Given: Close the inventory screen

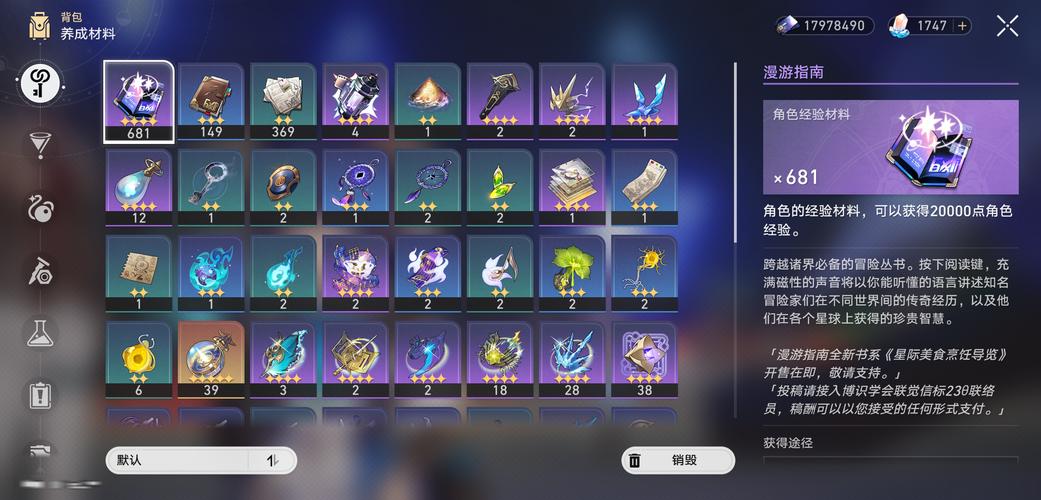Looking at the screenshot, I should tap(1007, 26).
